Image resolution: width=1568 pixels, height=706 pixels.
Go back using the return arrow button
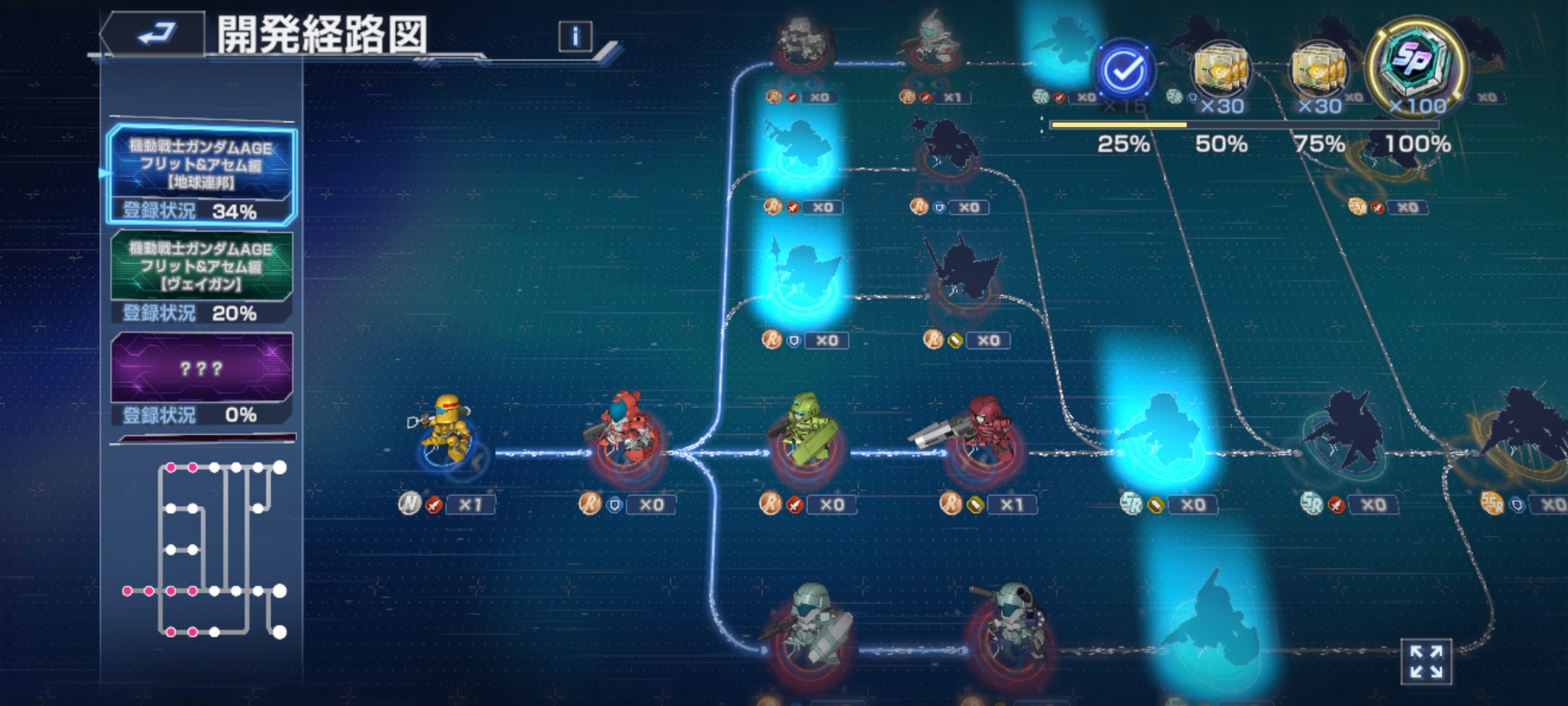coord(154,35)
